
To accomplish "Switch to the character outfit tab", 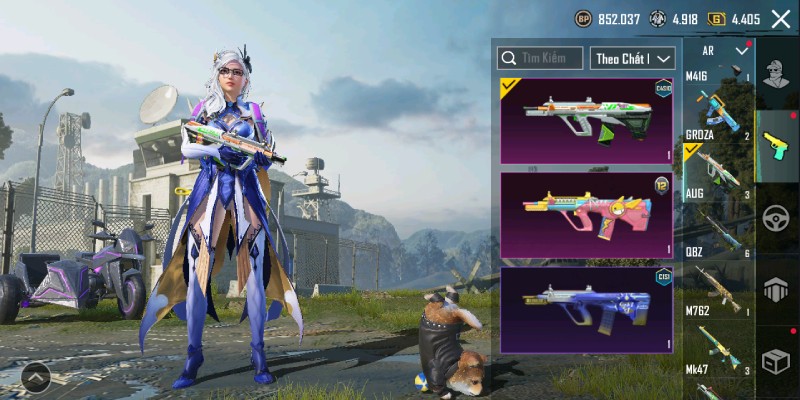I will coord(777,73).
